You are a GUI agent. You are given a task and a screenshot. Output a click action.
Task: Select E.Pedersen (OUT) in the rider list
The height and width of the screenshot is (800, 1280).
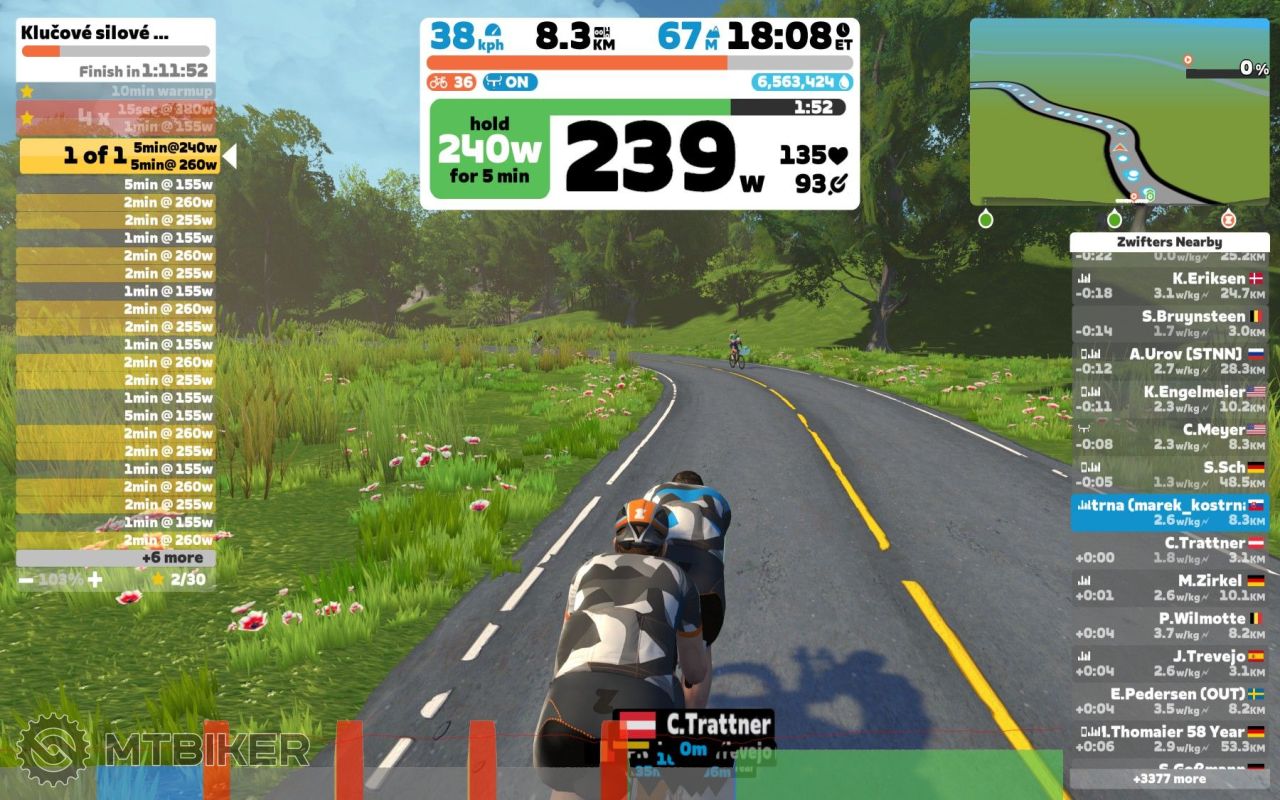click(1169, 700)
